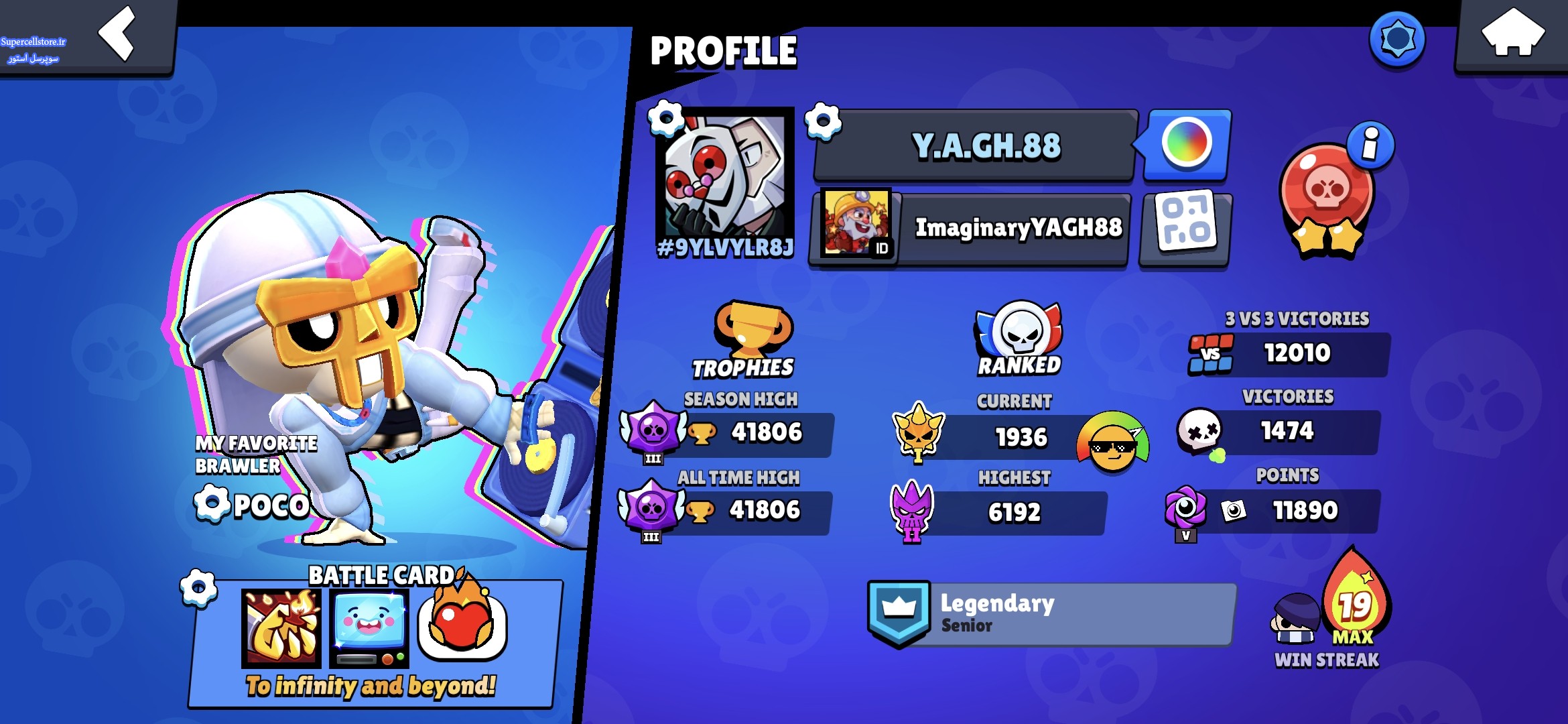Screen dimensions: 1568x724
Task: Go back with the arrow button
Action: 118,34
